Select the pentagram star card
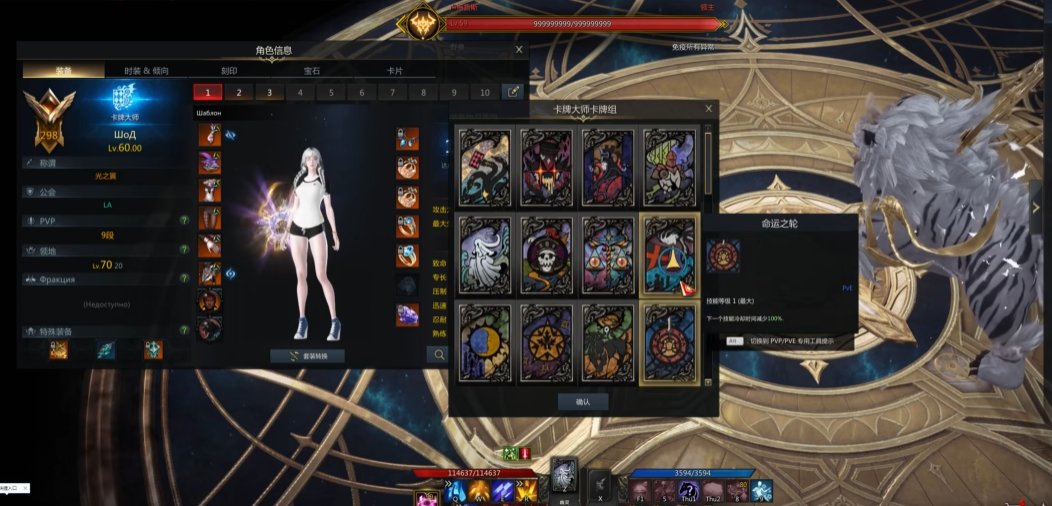The width and height of the screenshot is (1052, 506). click(x=546, y=343)
